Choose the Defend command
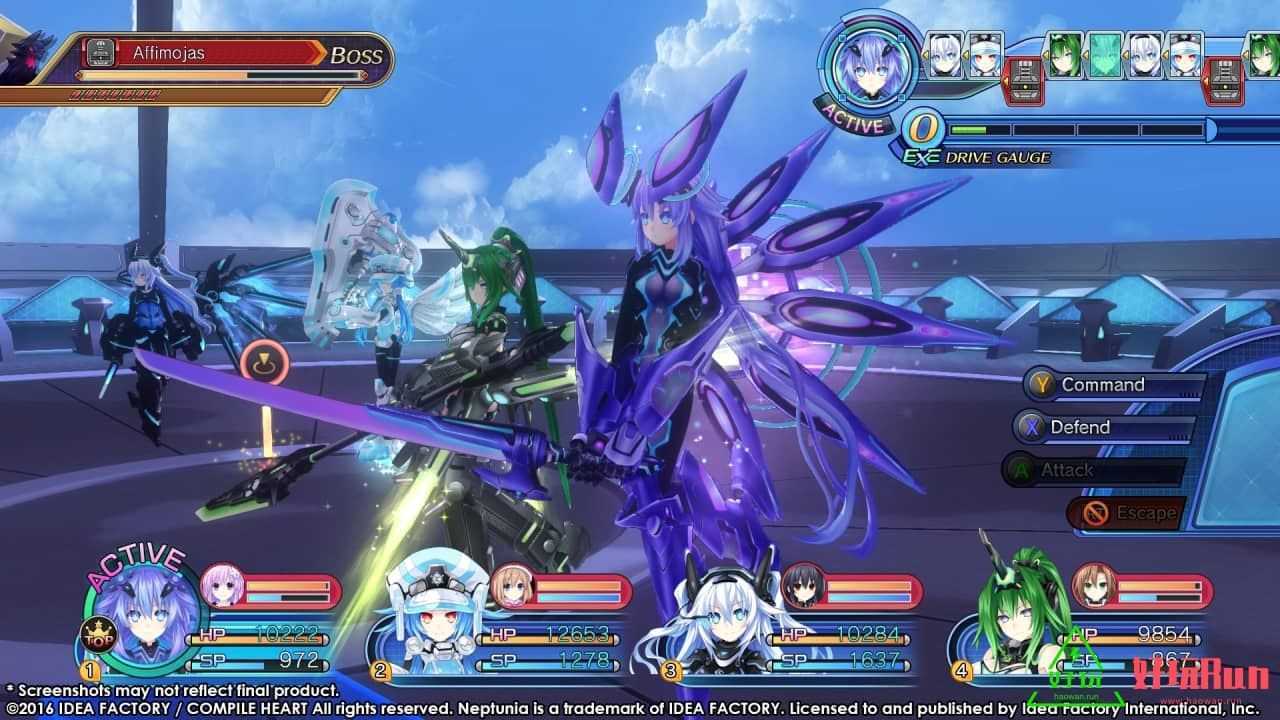The image size is (1280, 720). (1079, 427)
